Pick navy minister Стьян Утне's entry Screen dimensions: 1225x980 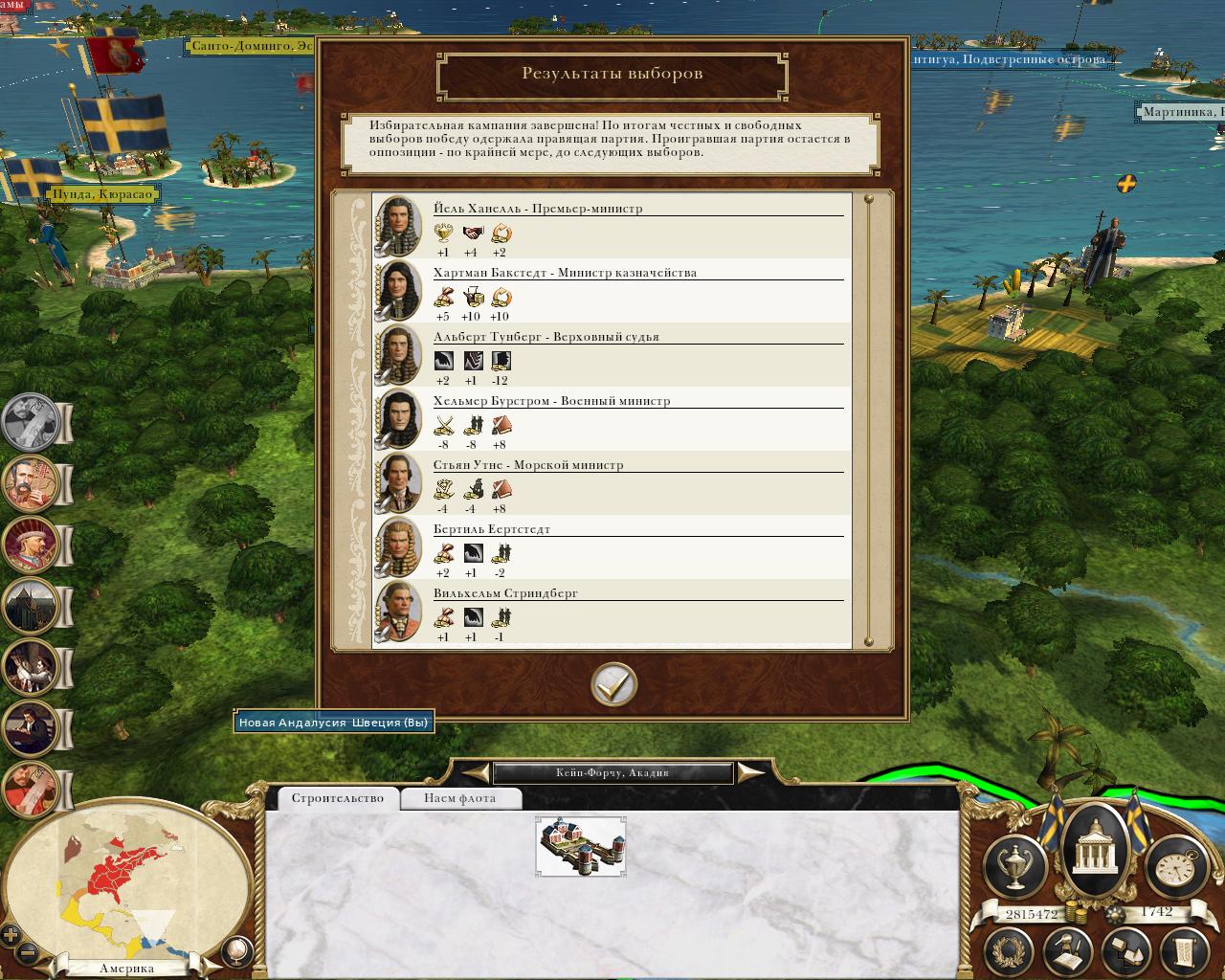coord(612,483)
